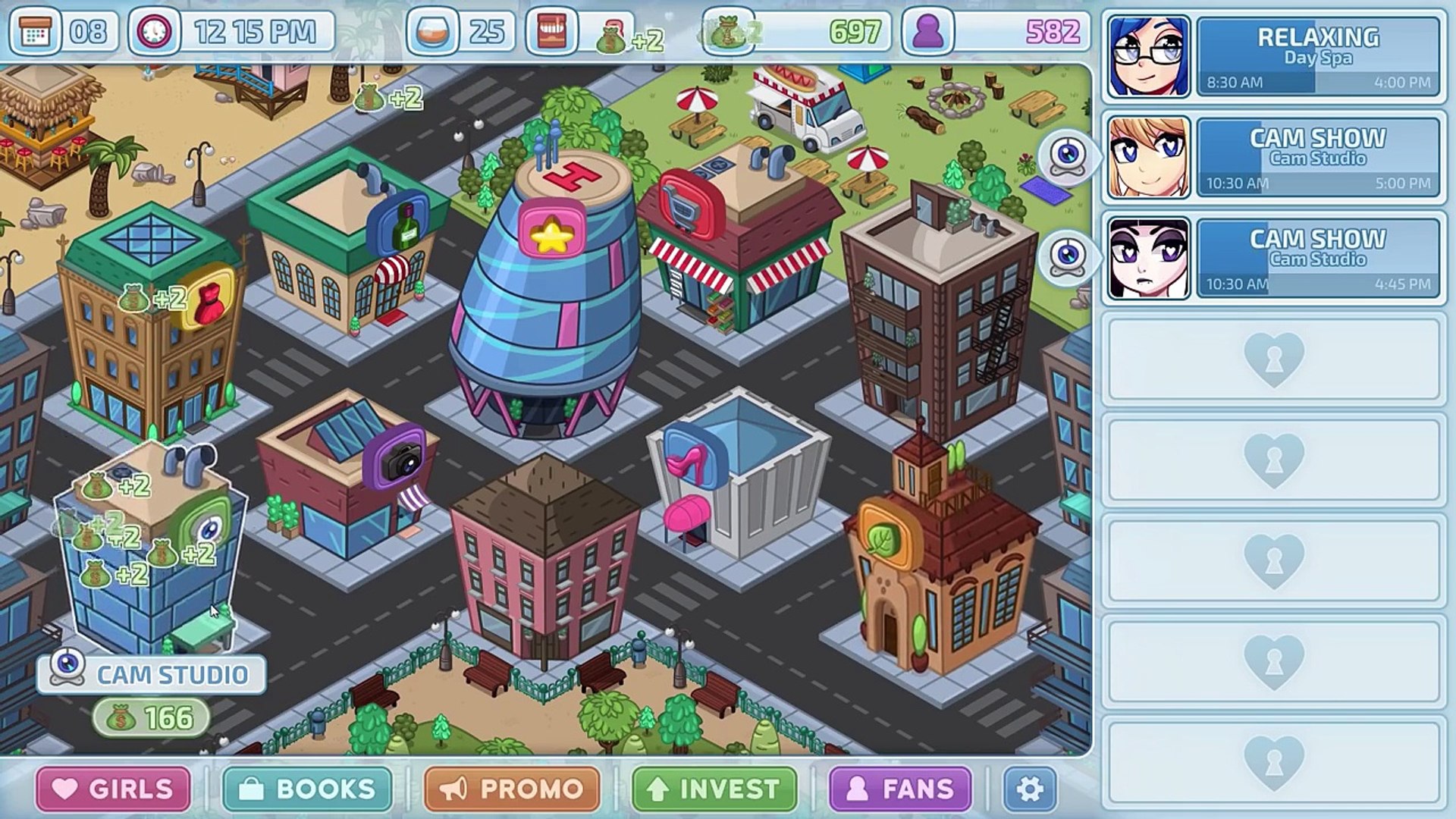
Task: Open settings with the gear button
Action: pos(1029,789)
